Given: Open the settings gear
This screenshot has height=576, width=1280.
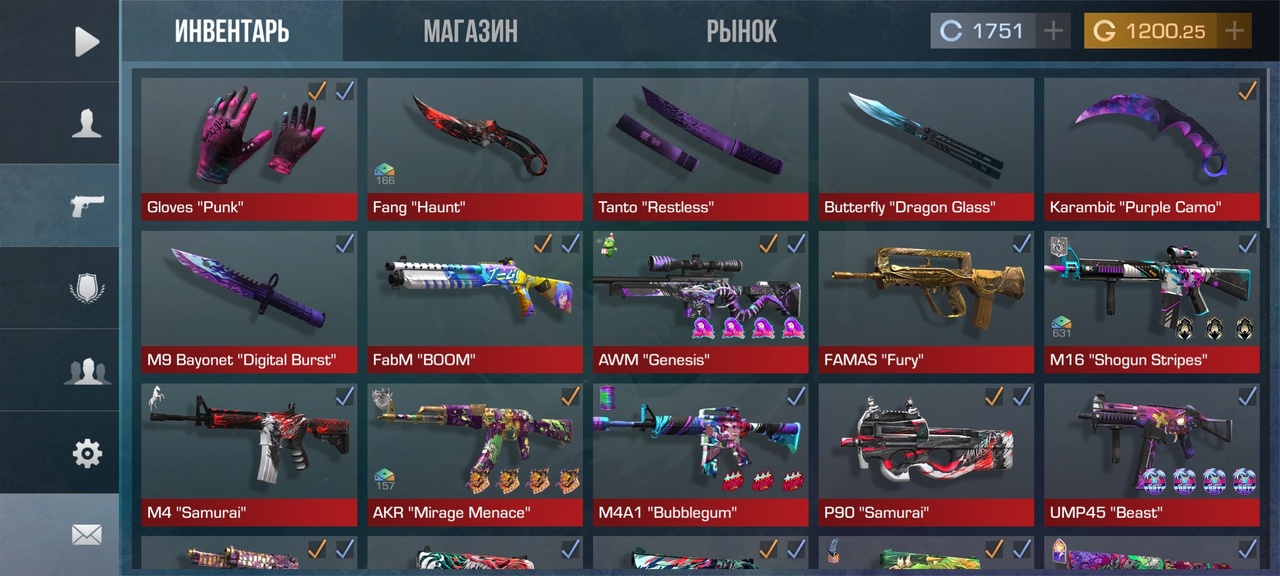Looking at the screenshot, I should click(x=87, y=453).
